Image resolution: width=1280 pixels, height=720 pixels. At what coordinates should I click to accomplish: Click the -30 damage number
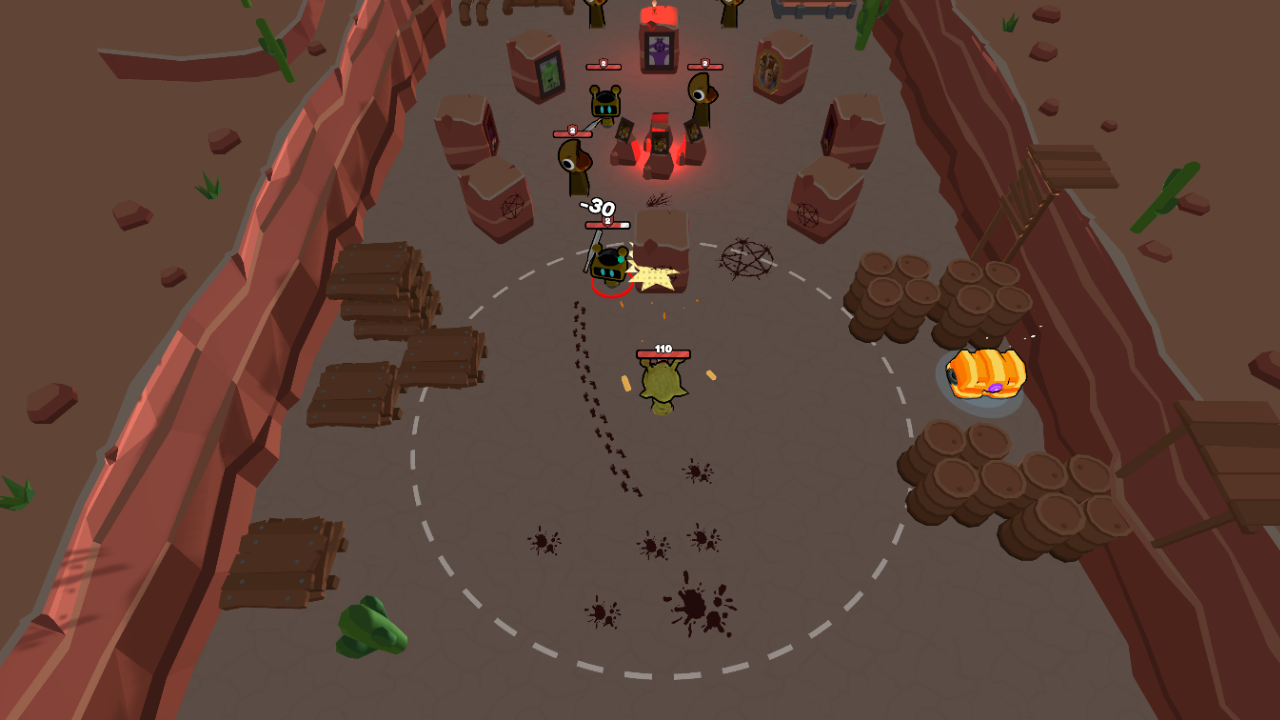point(596,208)
